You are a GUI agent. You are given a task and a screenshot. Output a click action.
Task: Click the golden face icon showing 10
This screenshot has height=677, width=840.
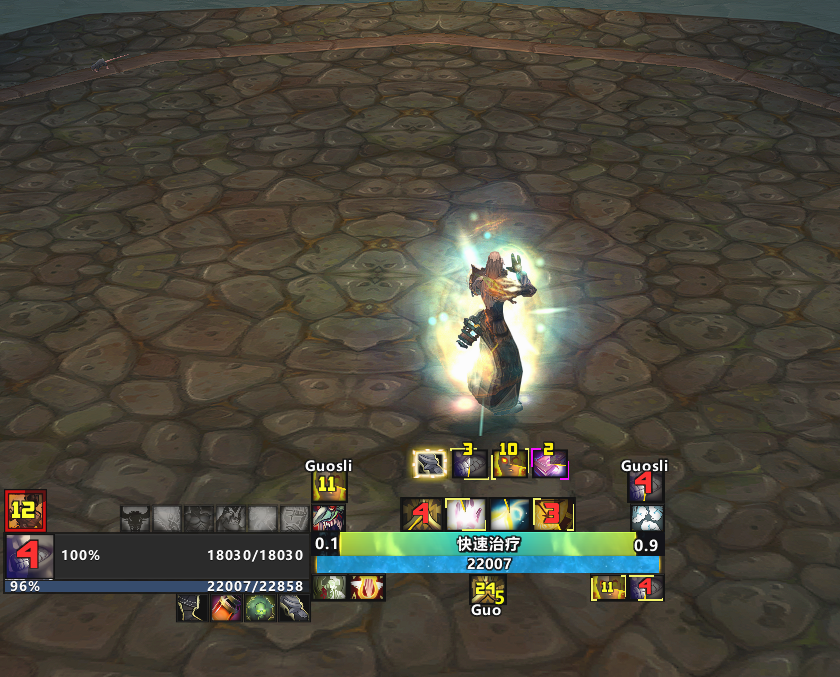509,464
